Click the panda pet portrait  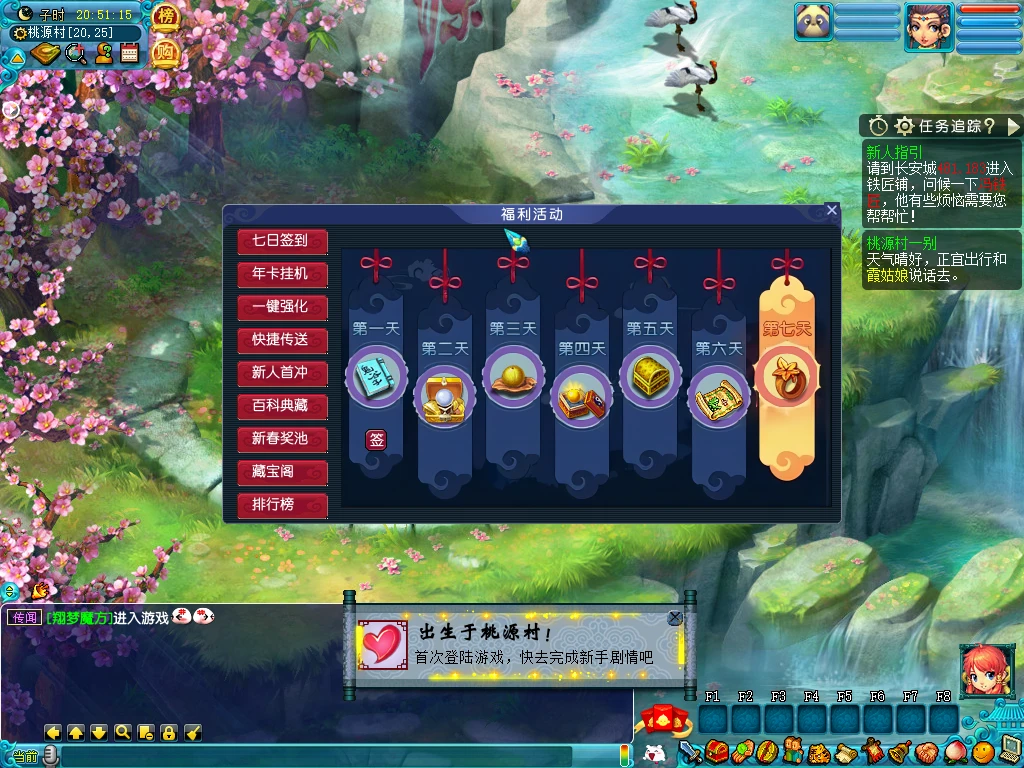[813, 22]
